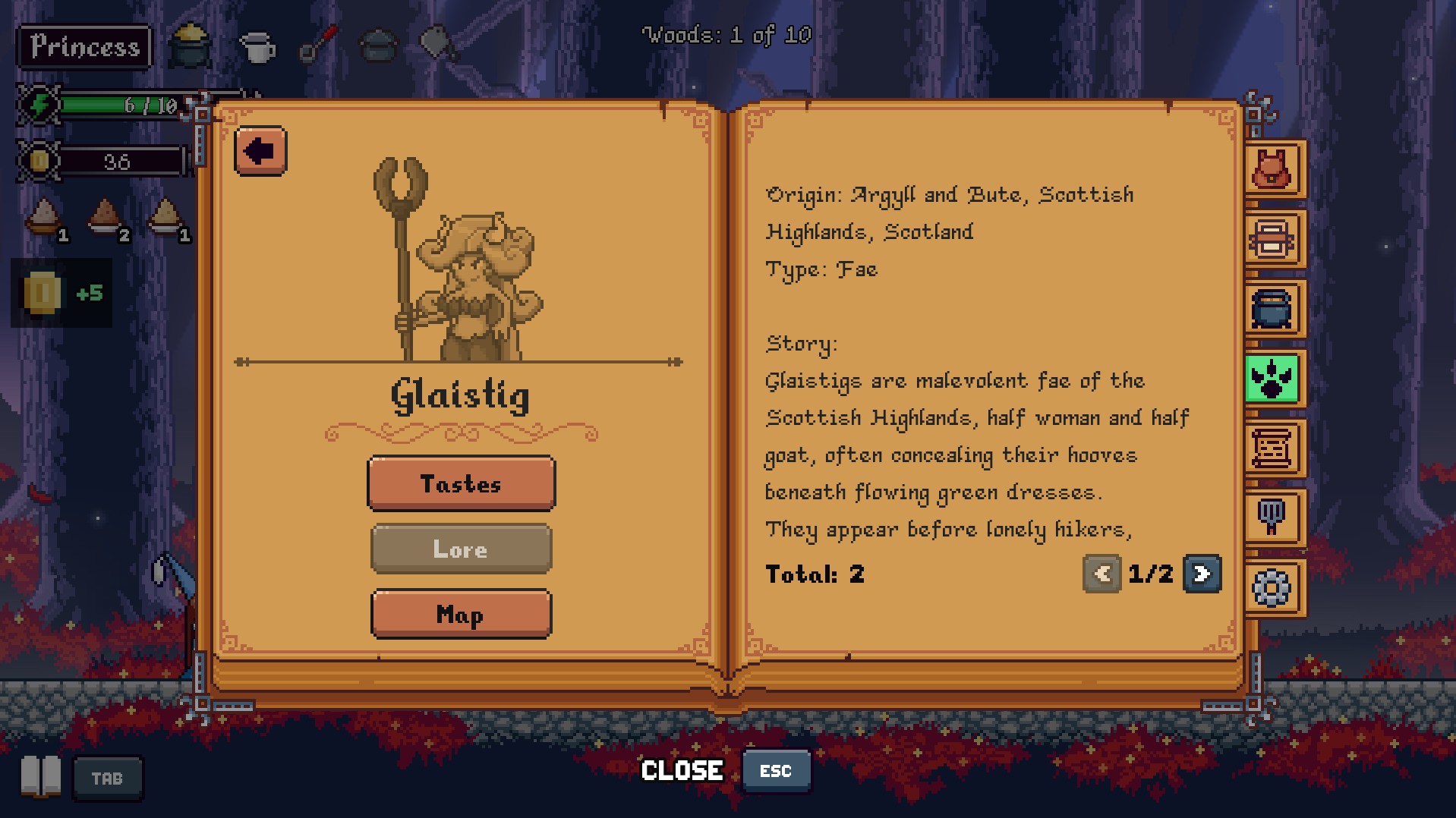The width and height of the screenshot is (1456, 818).
Task: Go back using the arrow button
Action: [x=260, y=151]
